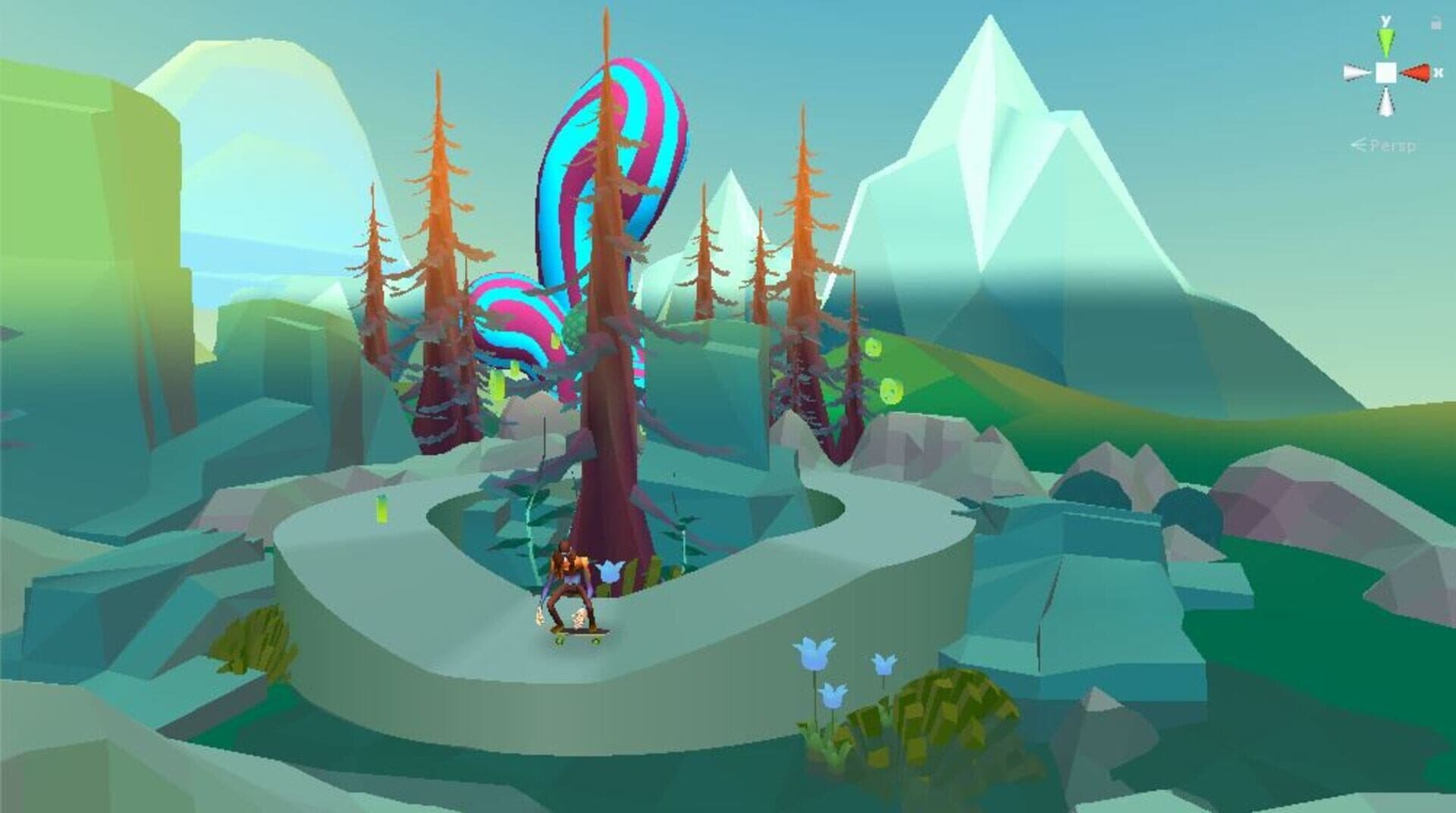Image resolution: width=1456 pixels, height=813 pixels.
Task: Toggle the scene view rotation lock icon
Action: (1436, 24)
